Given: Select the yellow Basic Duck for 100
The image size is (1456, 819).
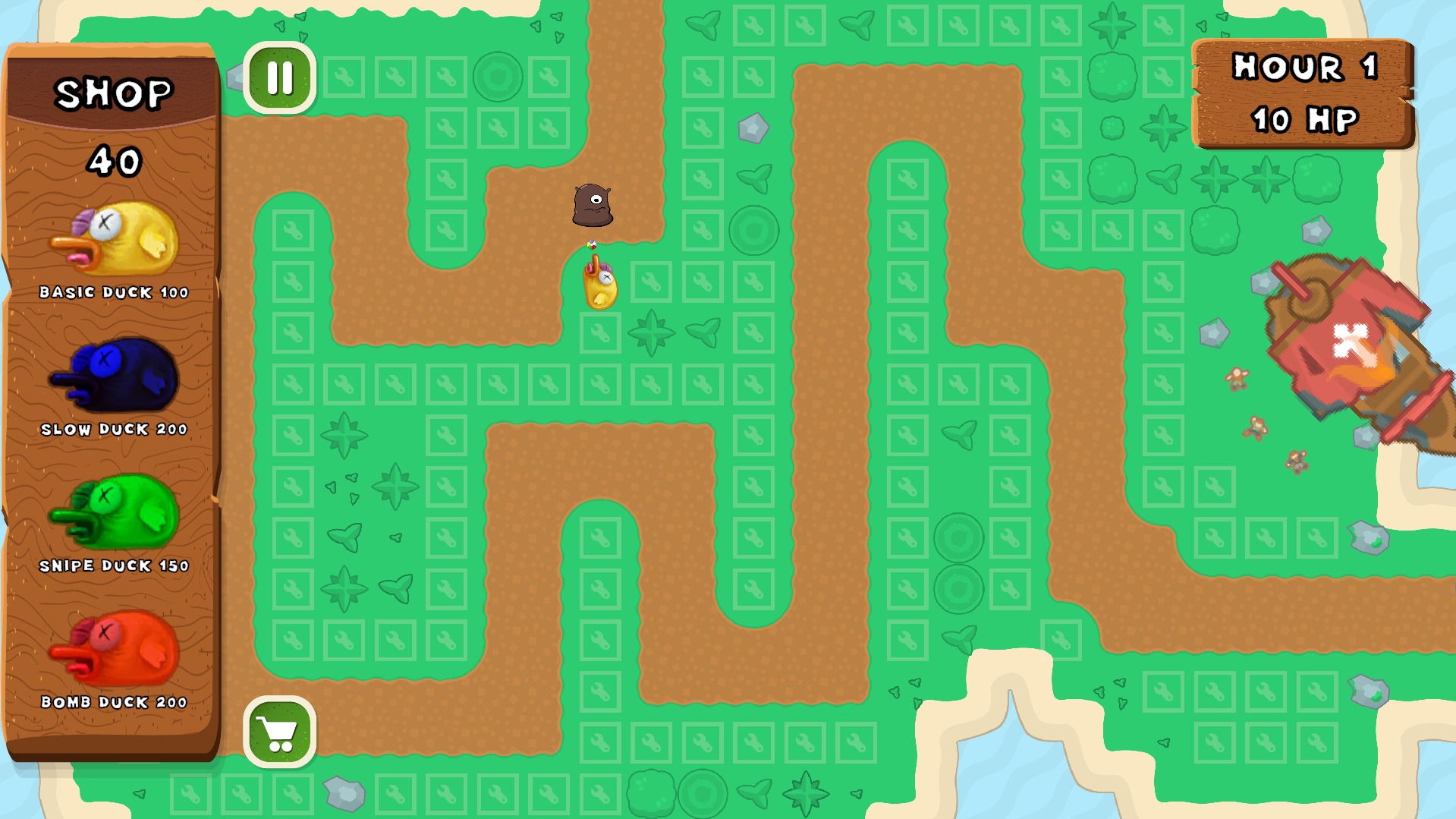Looking at the screenshot, I should (115, 241).
